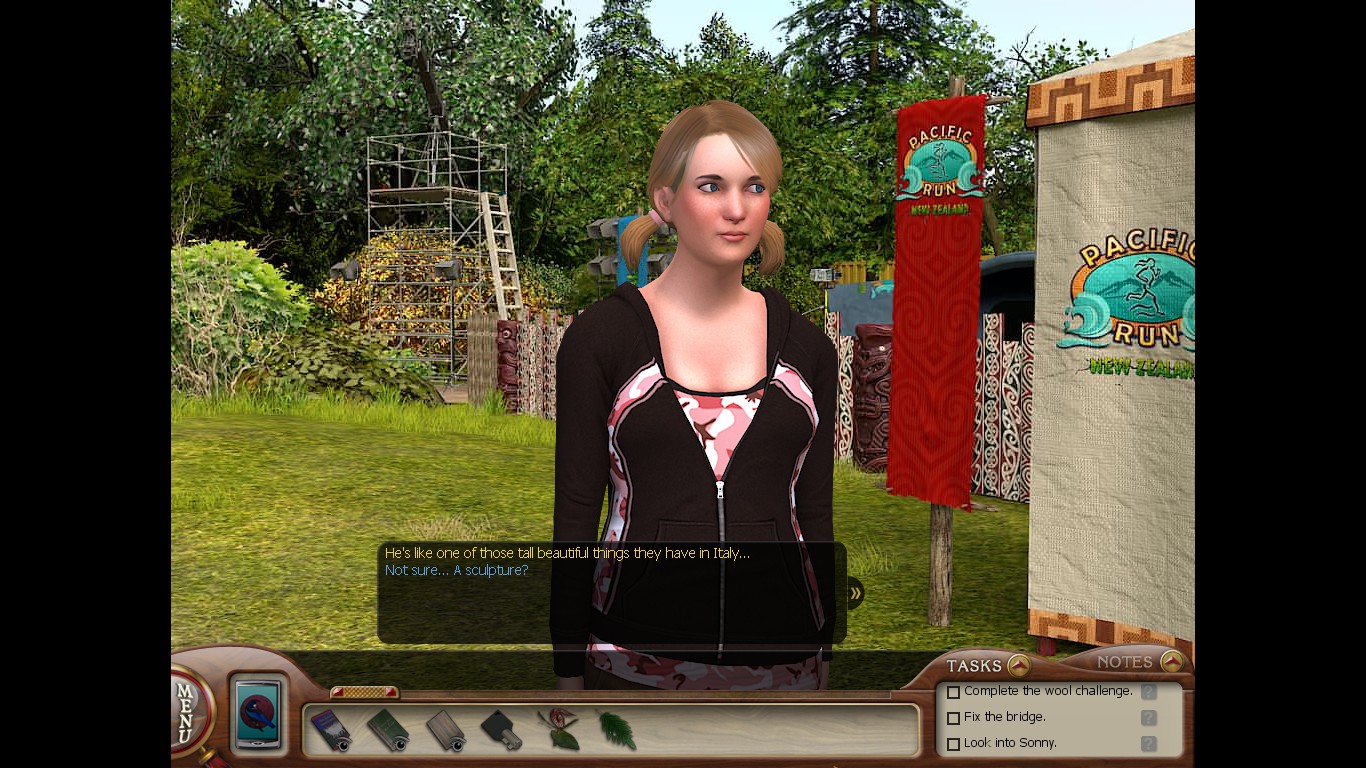Screen dimensions: 1366x768
Task: Choose the reply "Not sure… A sculpture?"
Action: pyautogui.click(x=456, y=570)
